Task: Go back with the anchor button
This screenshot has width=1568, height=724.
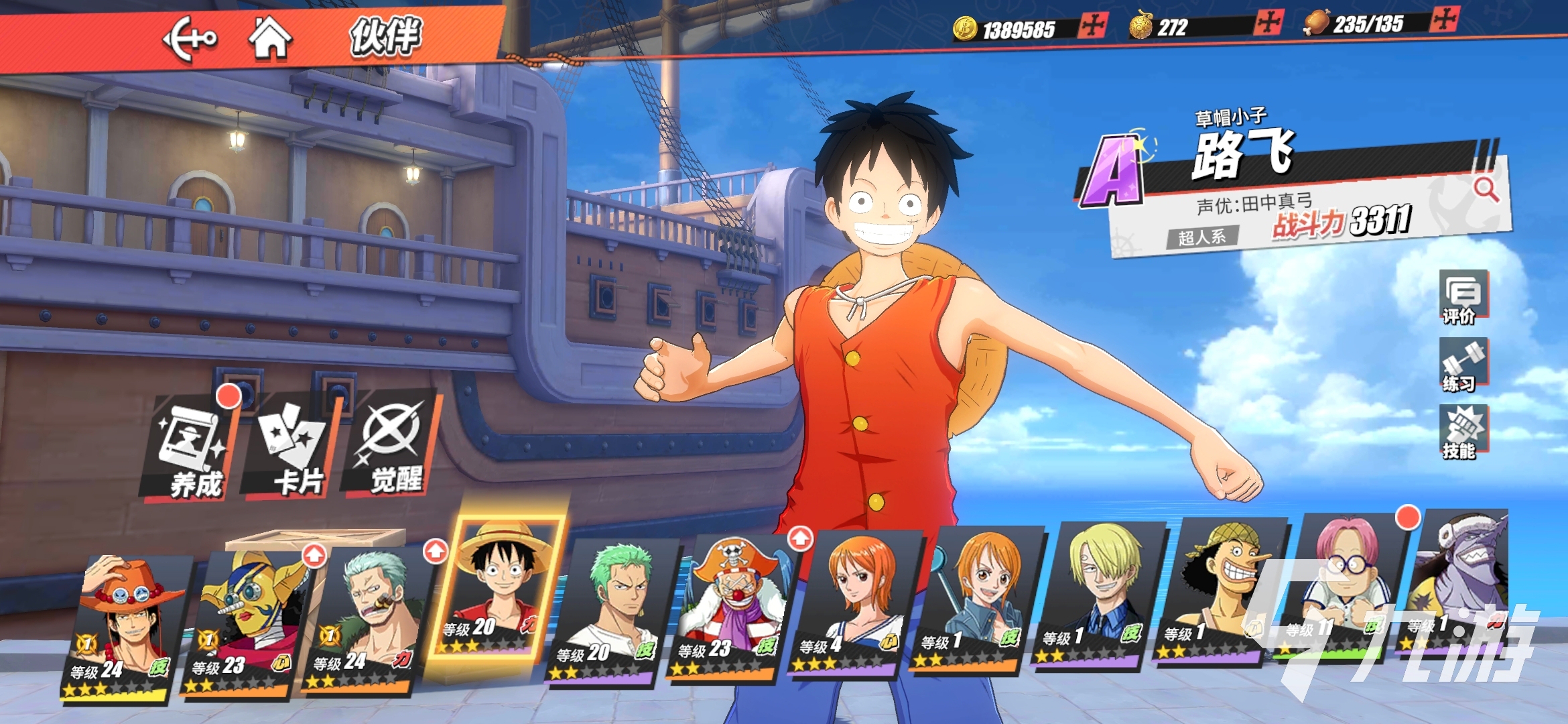Action: [190, 39]
